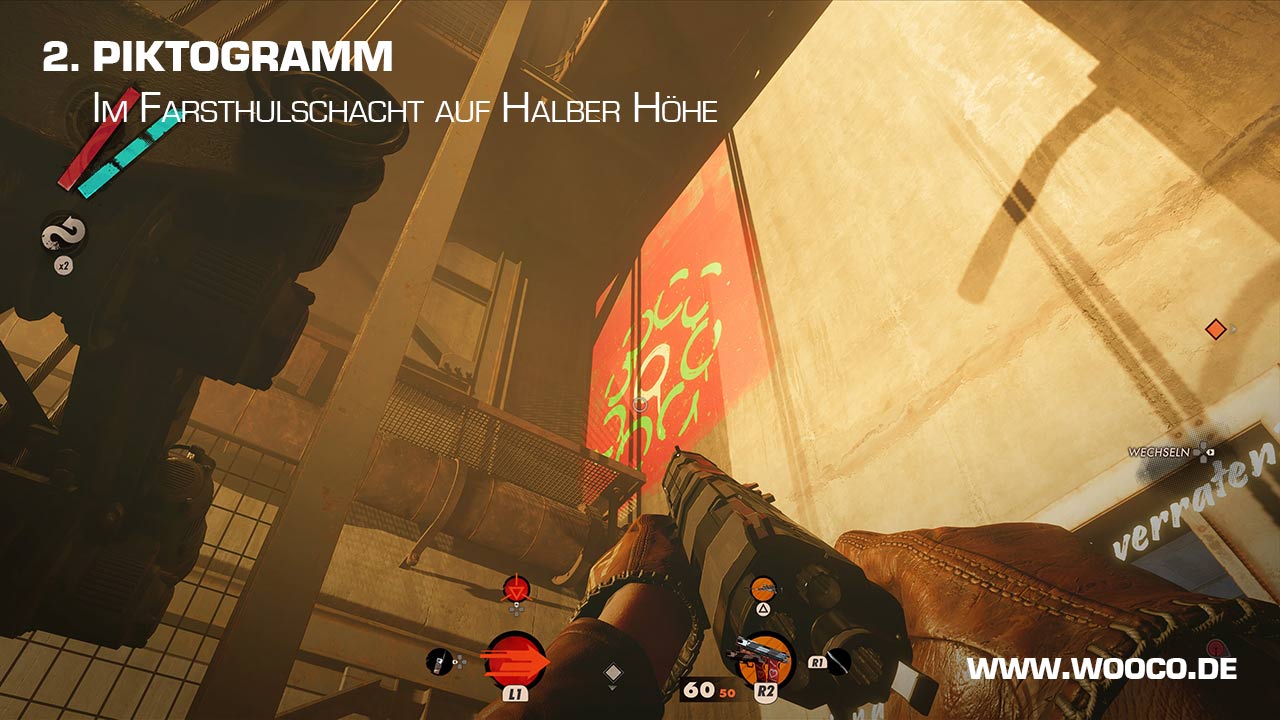This screenshot has height=720, width=1280.
Task: Switch to the small rifle weapon icon
Action: tap(763, 588)
